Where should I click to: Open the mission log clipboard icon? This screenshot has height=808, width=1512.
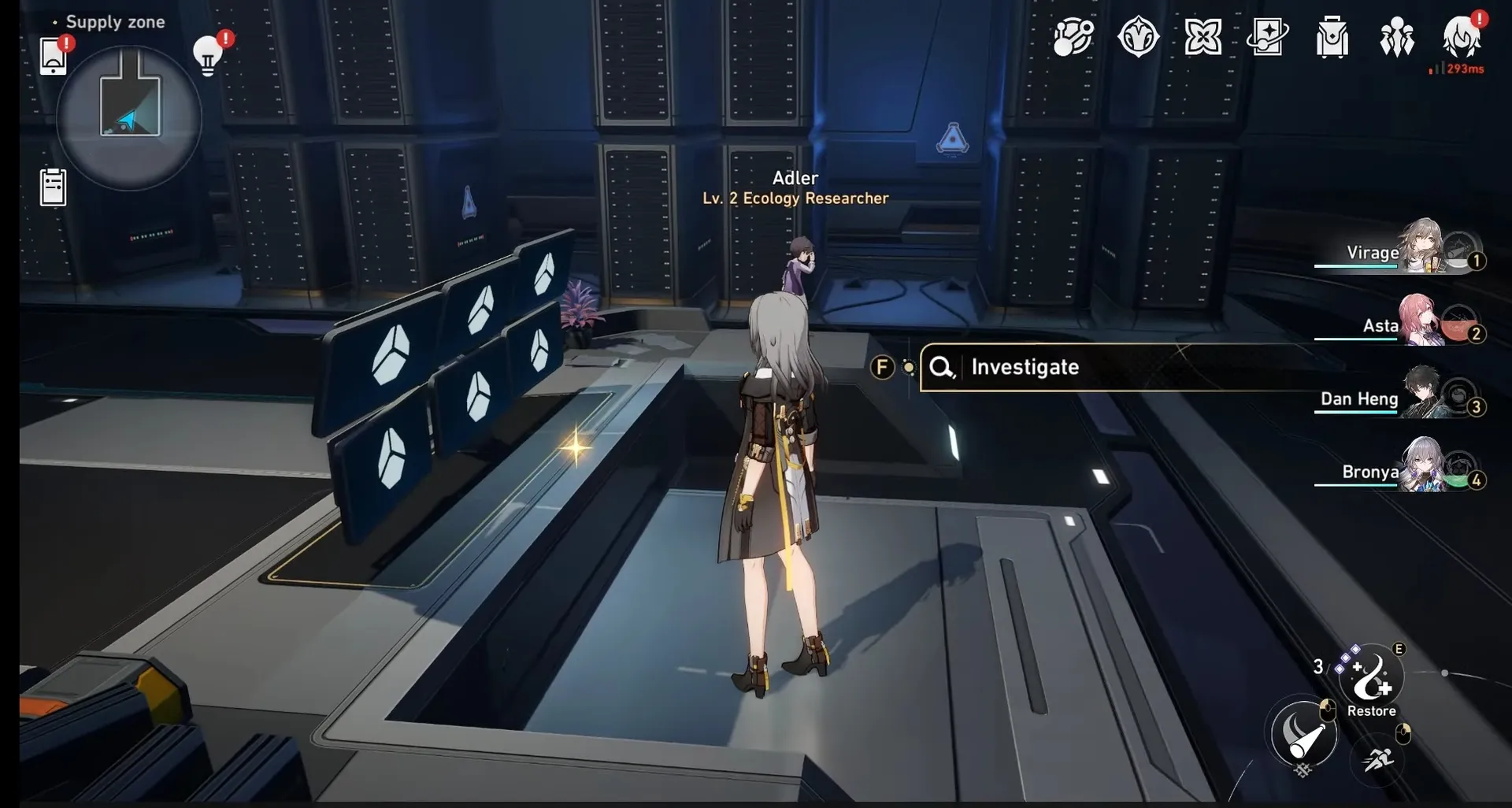(53, 187)
